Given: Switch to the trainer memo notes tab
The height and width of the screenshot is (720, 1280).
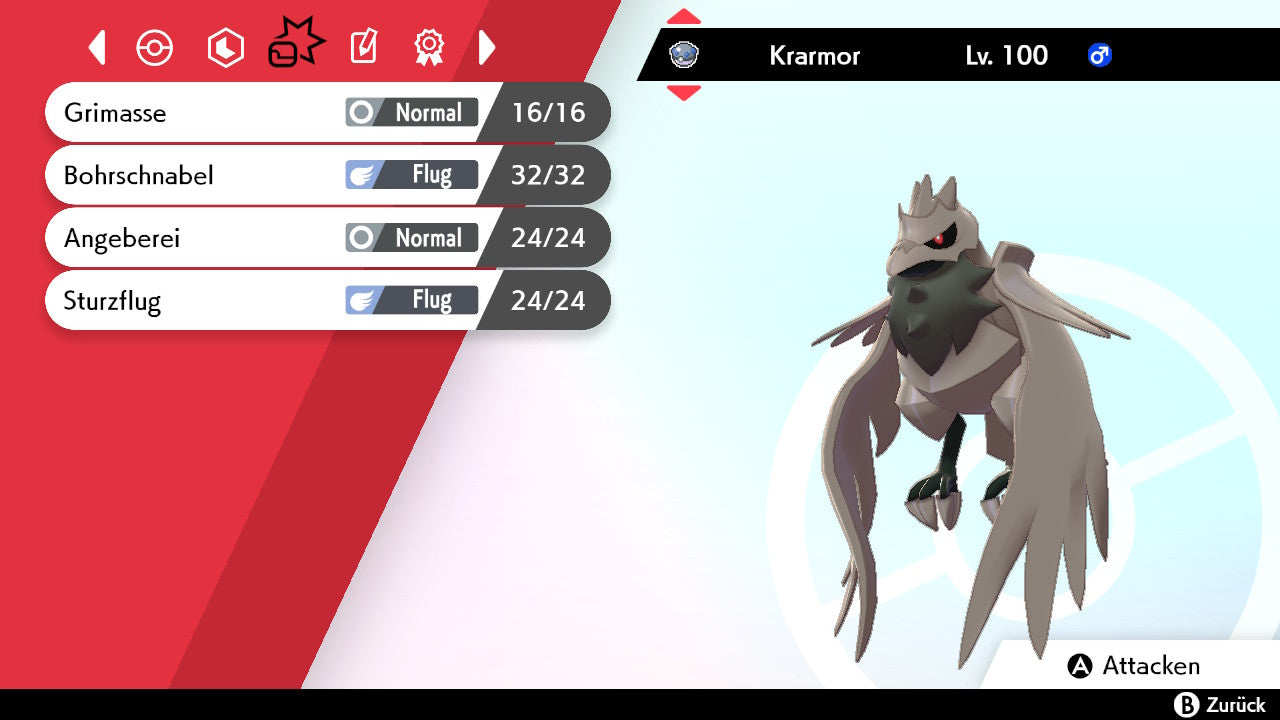Looking at the screenshot, I should click(363, 47).
